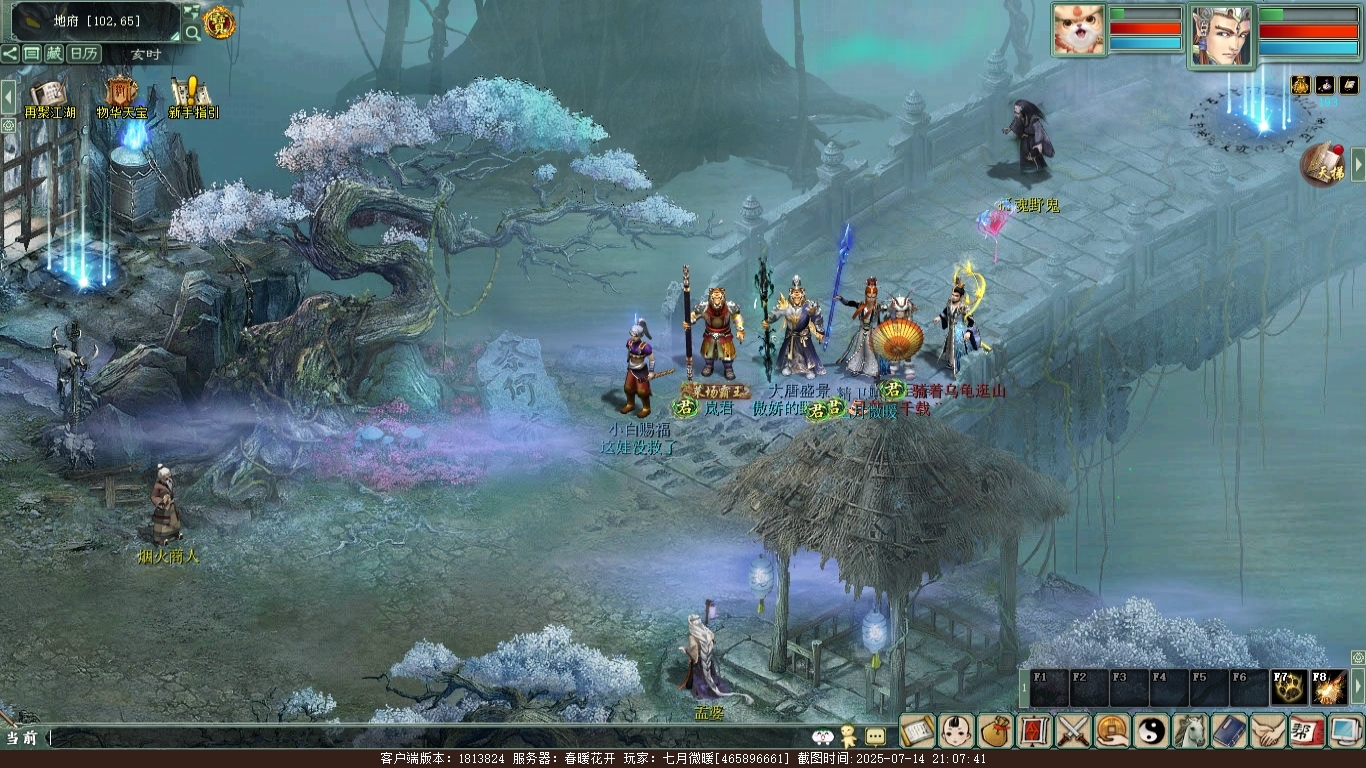Click the 藏 hide button
The height and width of the screenshot is (768, 1366).
pyautogui.click(x=54, y=54)
